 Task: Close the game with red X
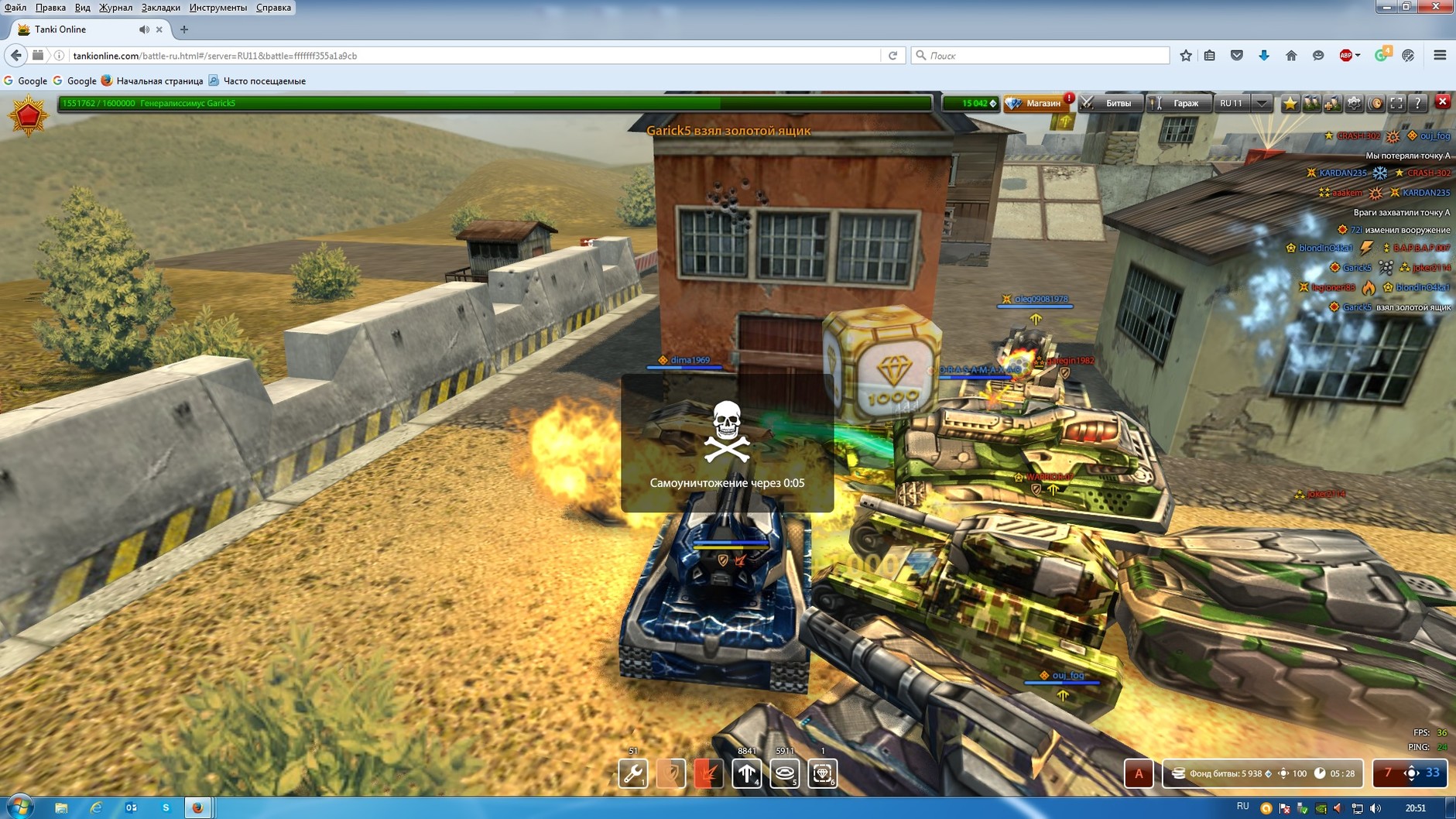pyautogui.click(x=1442, y=101)
